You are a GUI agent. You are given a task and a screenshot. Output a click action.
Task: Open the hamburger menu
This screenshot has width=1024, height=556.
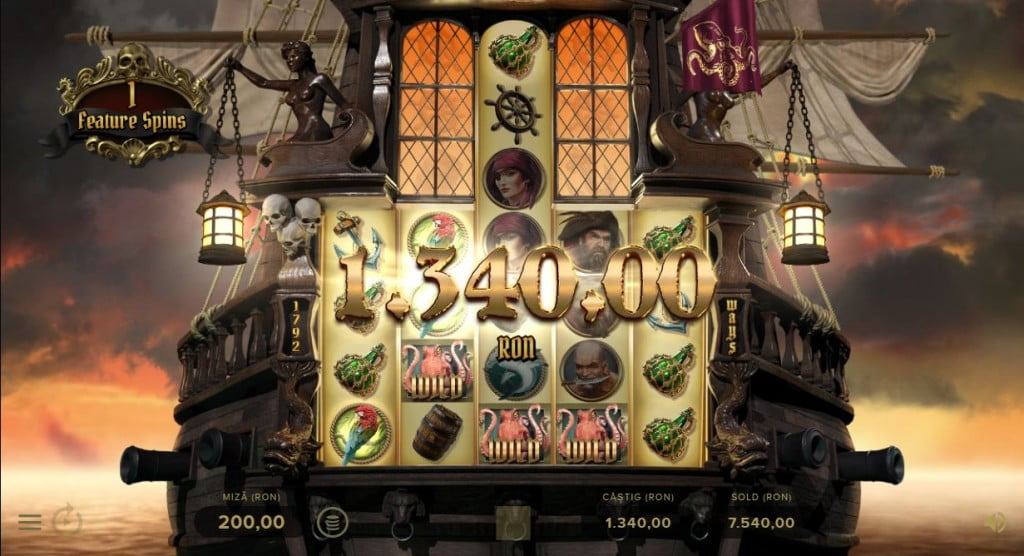coord(30,522)
